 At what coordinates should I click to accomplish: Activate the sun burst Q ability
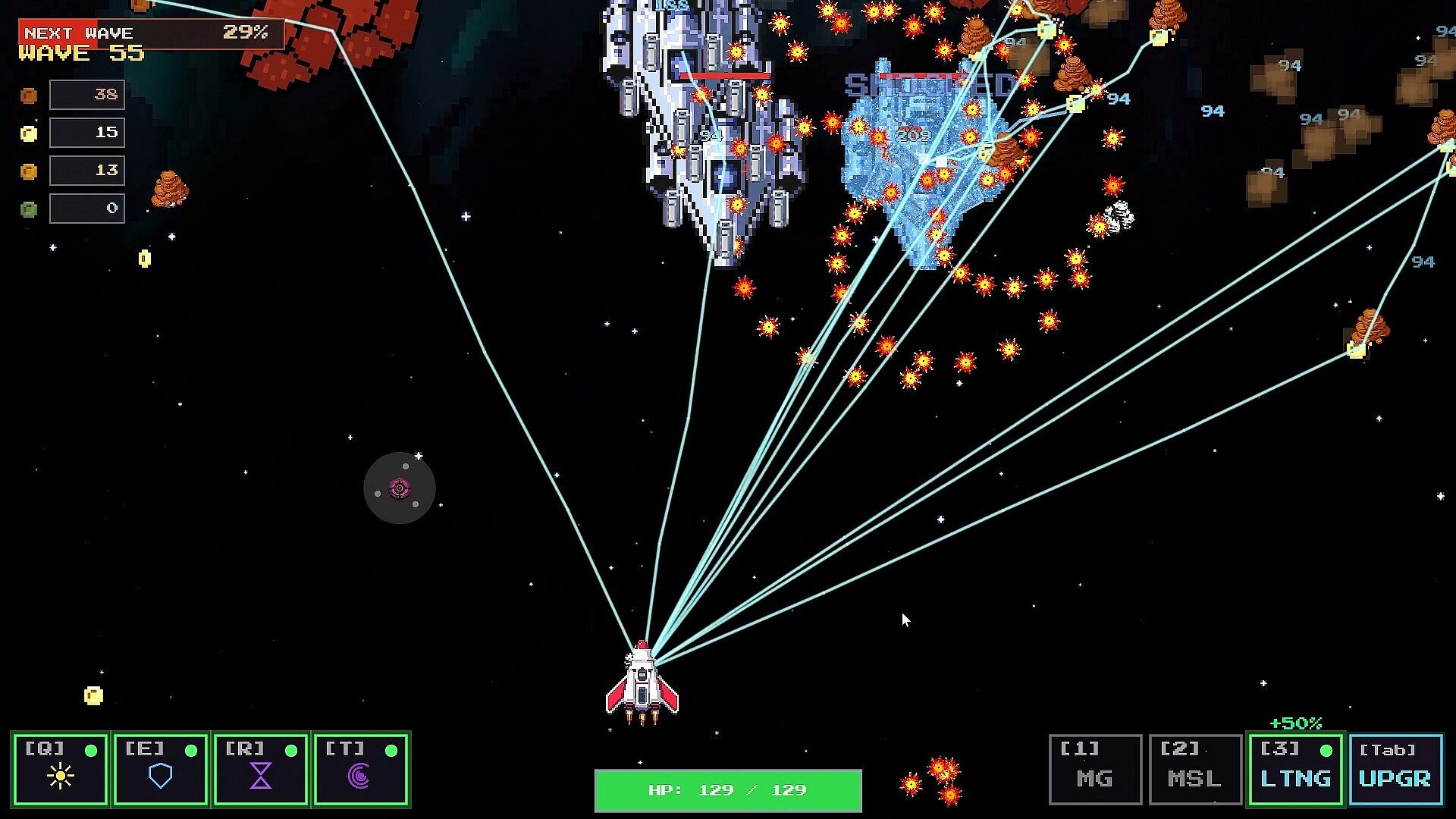[61, 769]
